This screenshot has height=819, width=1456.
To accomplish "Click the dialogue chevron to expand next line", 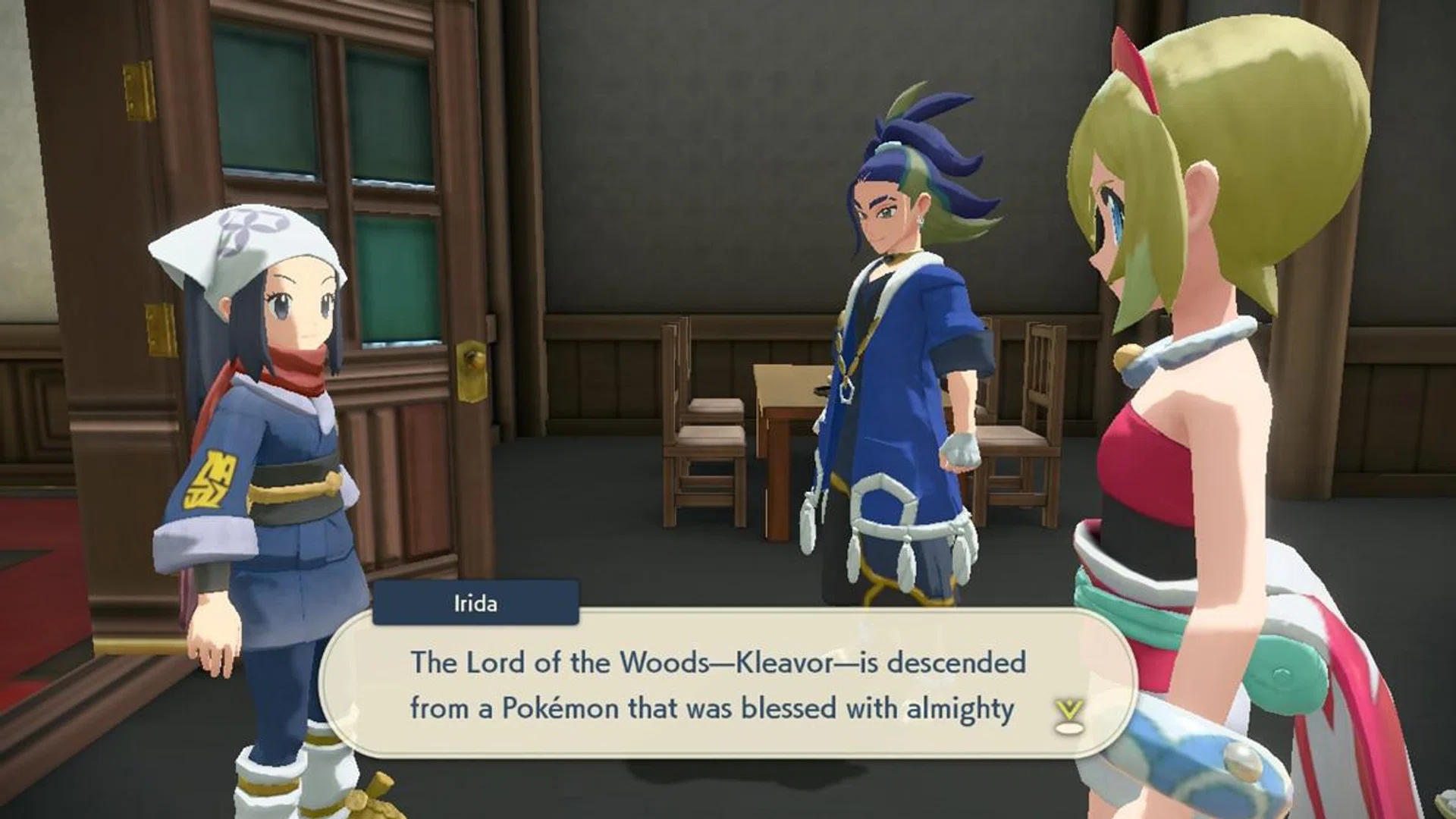I will [x=1068, y=708].
